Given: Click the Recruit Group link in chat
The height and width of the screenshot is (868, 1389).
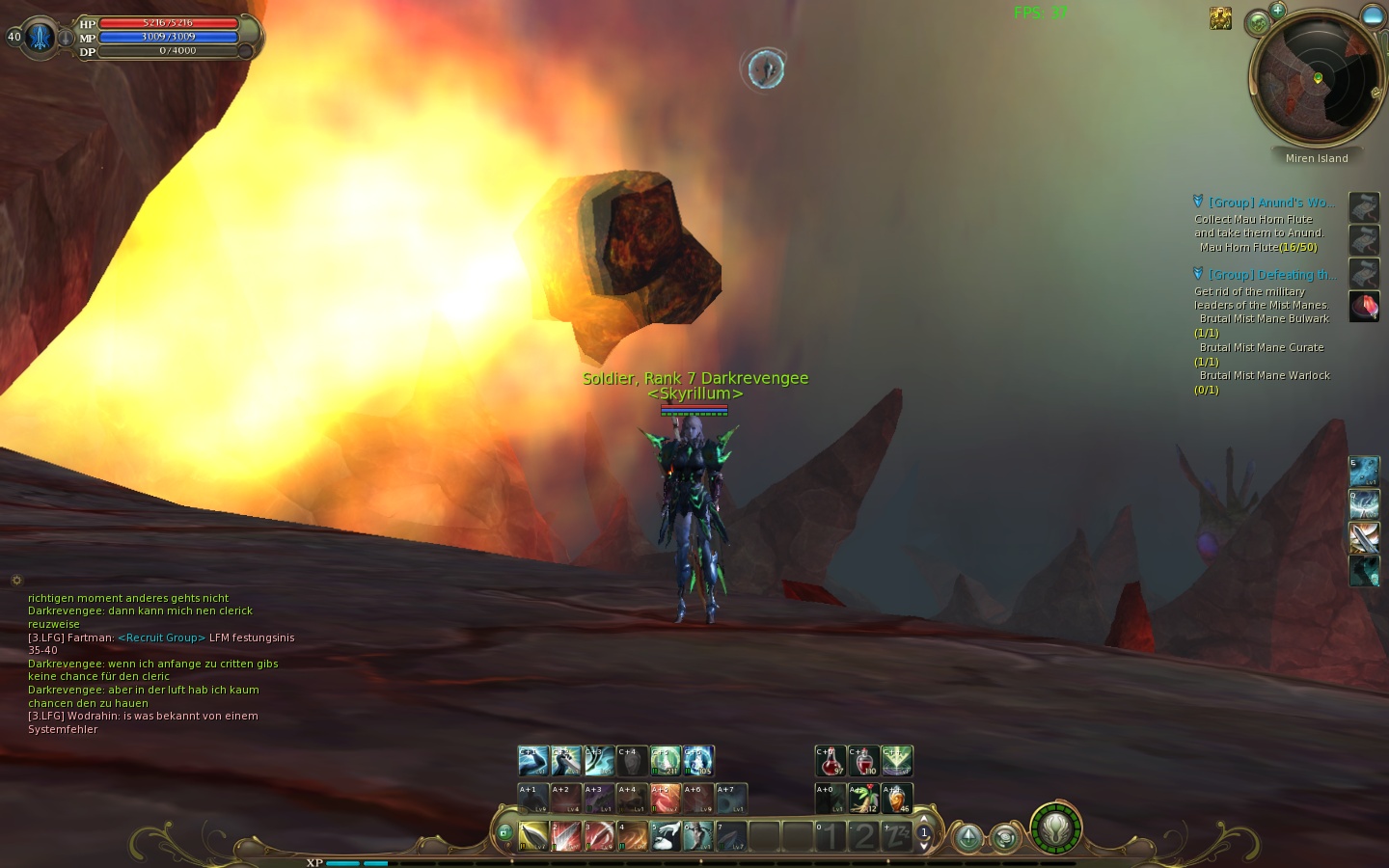Looking at the screenshot, I should pyautogui.click(x=161, y=637).
